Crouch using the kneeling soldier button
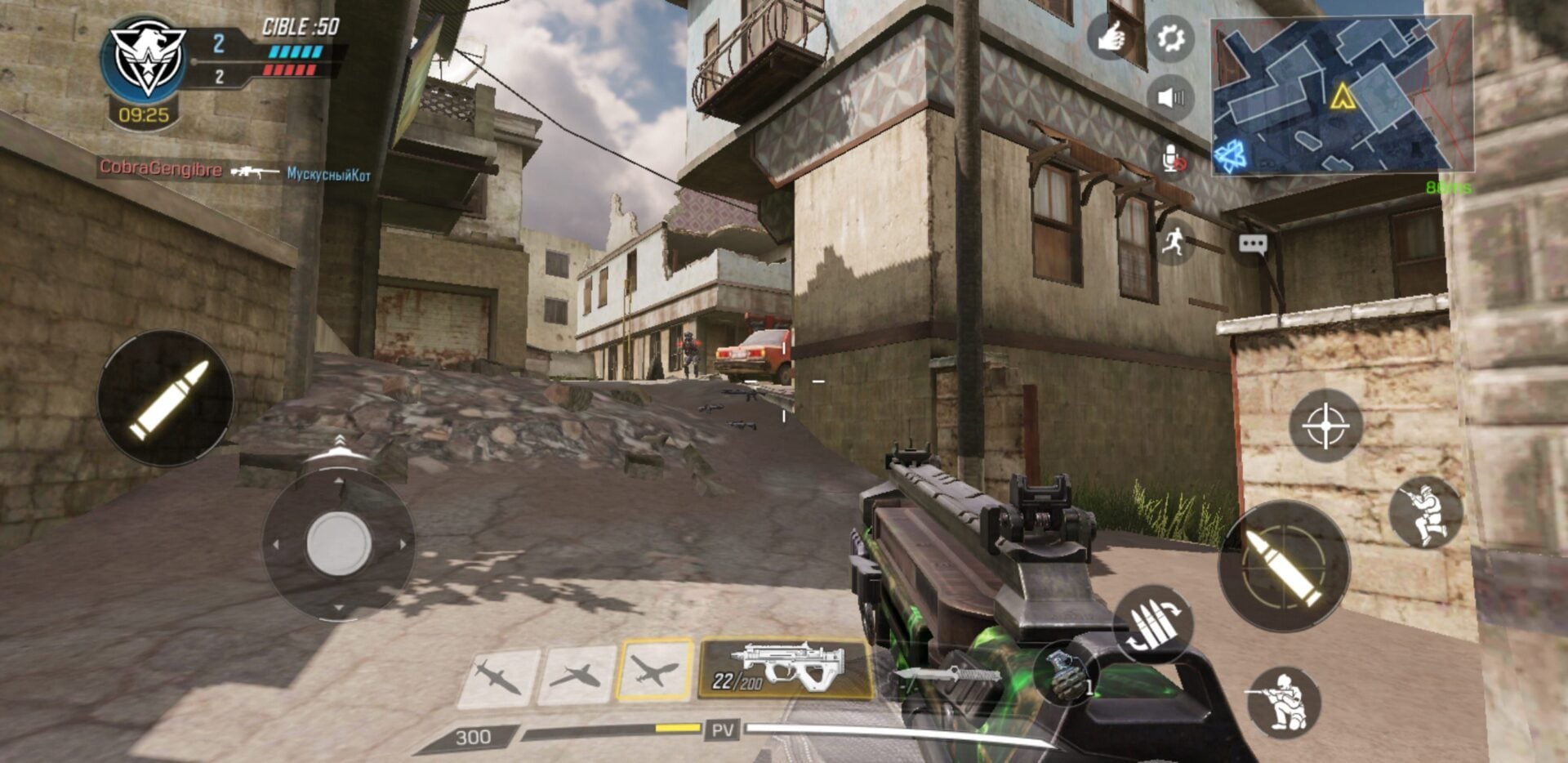 tap(1284, 702)
